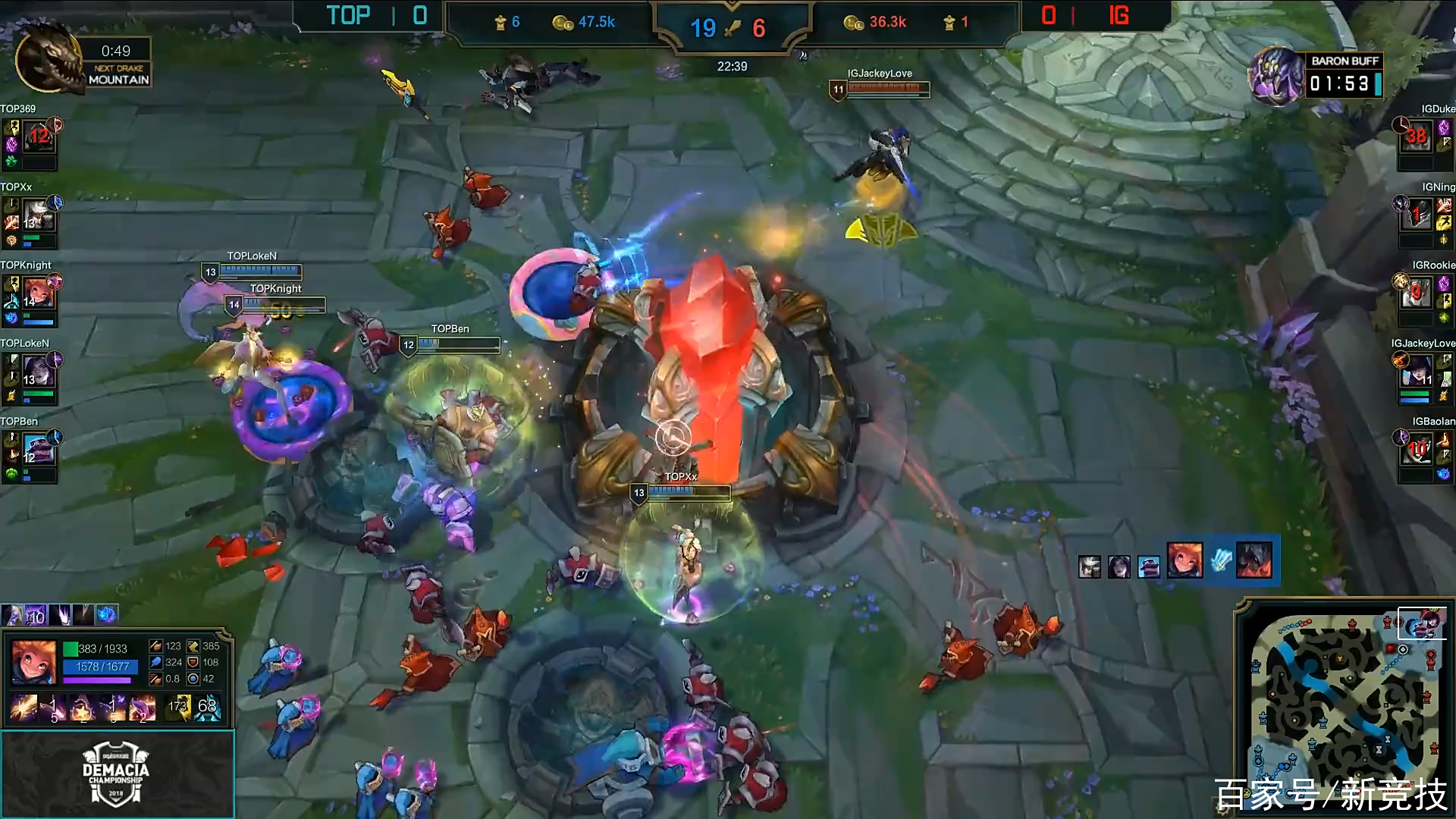Pick TOPBen's champion portrait
The width and height of the screenshot is (1456, 819).
[38, 450]
